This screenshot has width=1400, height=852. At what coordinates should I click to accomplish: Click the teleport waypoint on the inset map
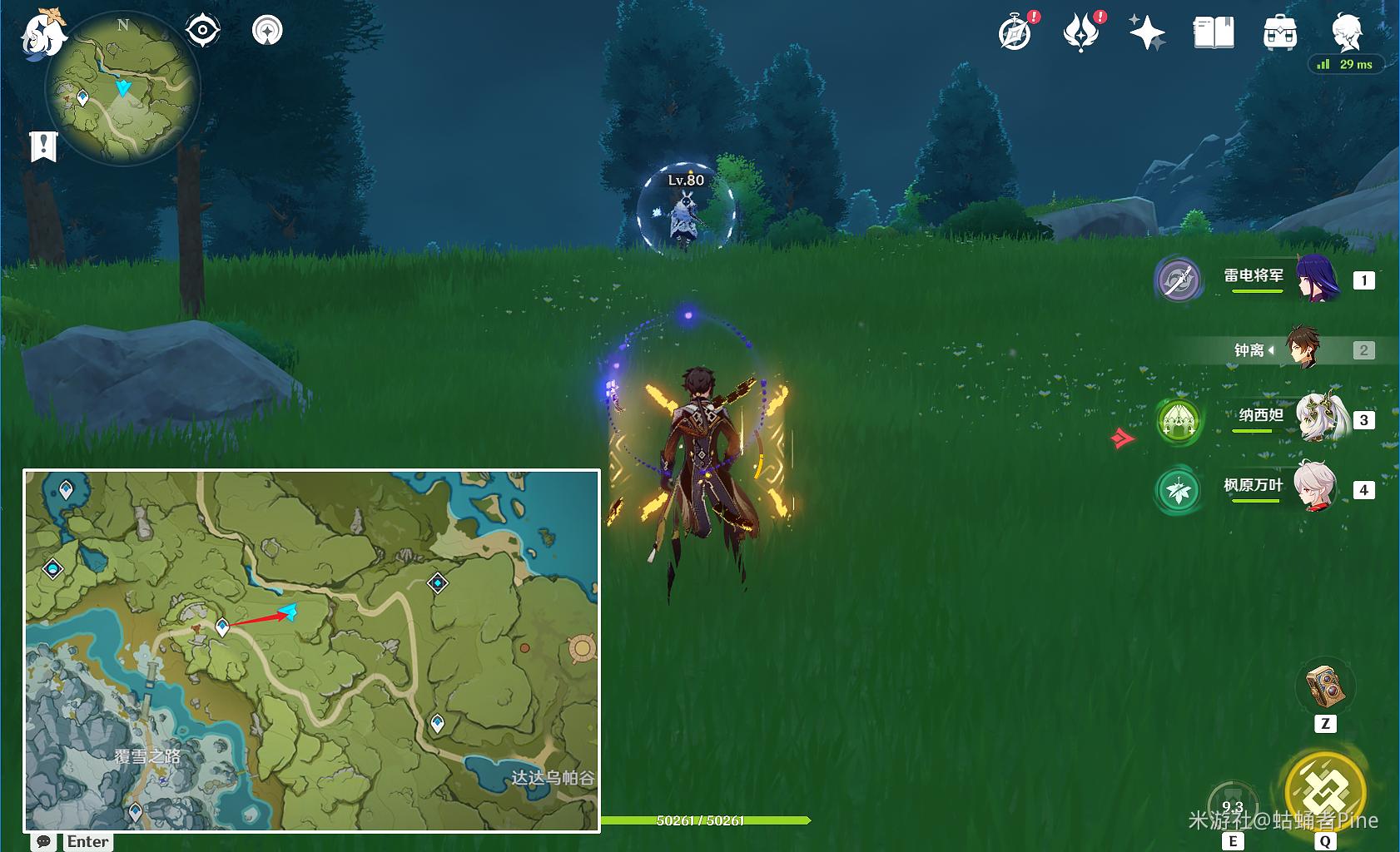[222, 627]
